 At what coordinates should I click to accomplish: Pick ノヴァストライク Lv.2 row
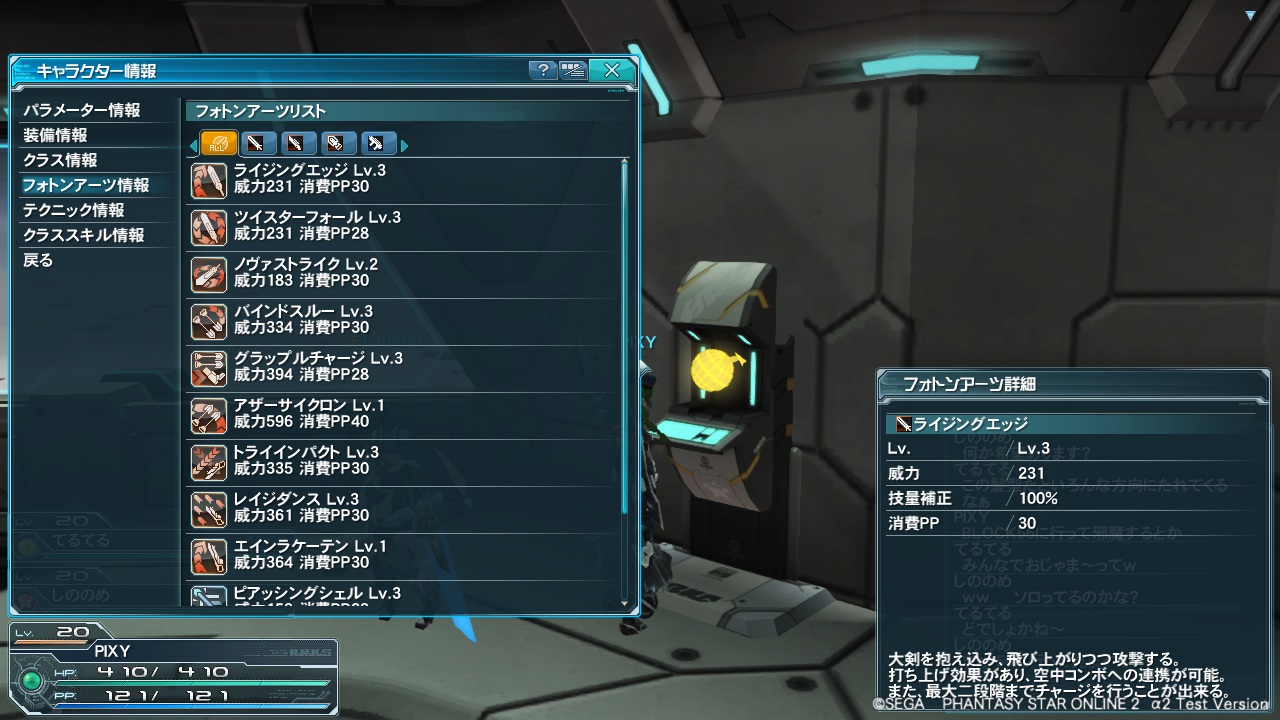(400, 273)
